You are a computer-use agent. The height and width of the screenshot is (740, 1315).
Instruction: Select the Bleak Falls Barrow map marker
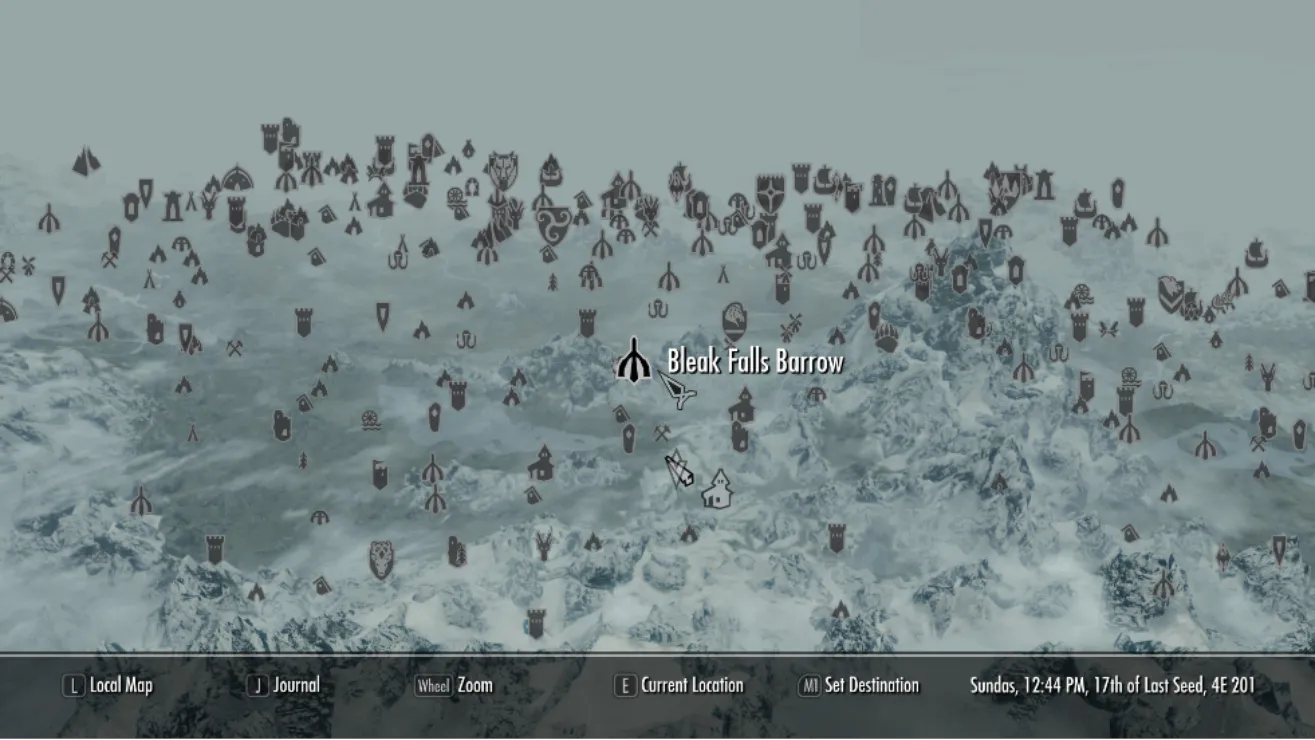click(x=633, y=361)
